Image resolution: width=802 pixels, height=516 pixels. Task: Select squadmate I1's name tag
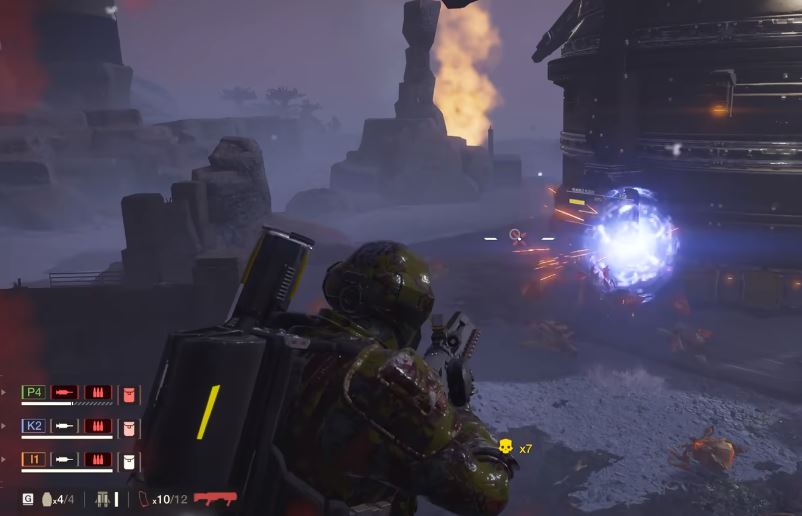click(x=33, y=460)
